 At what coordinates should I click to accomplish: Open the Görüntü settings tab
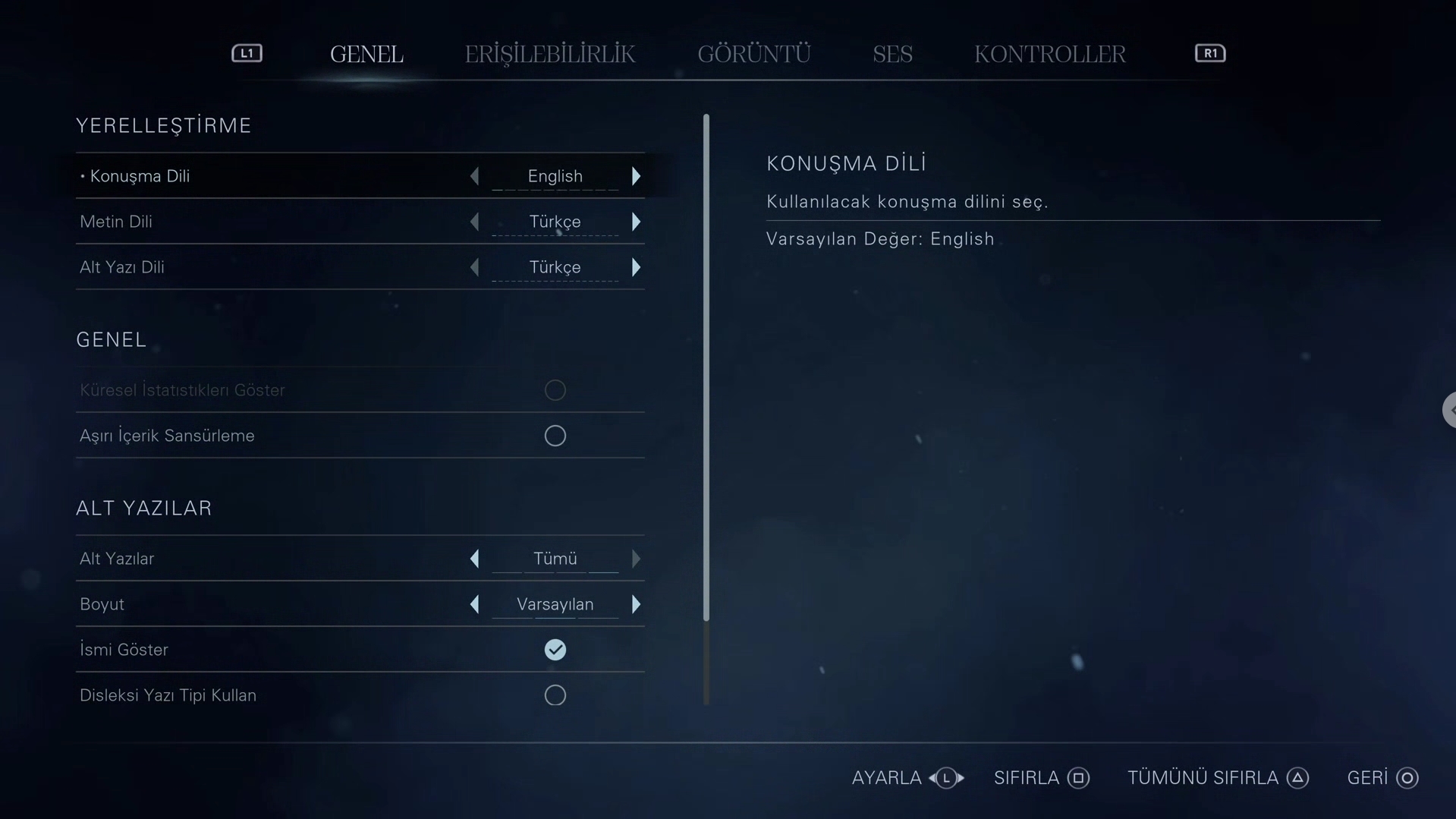753,54
